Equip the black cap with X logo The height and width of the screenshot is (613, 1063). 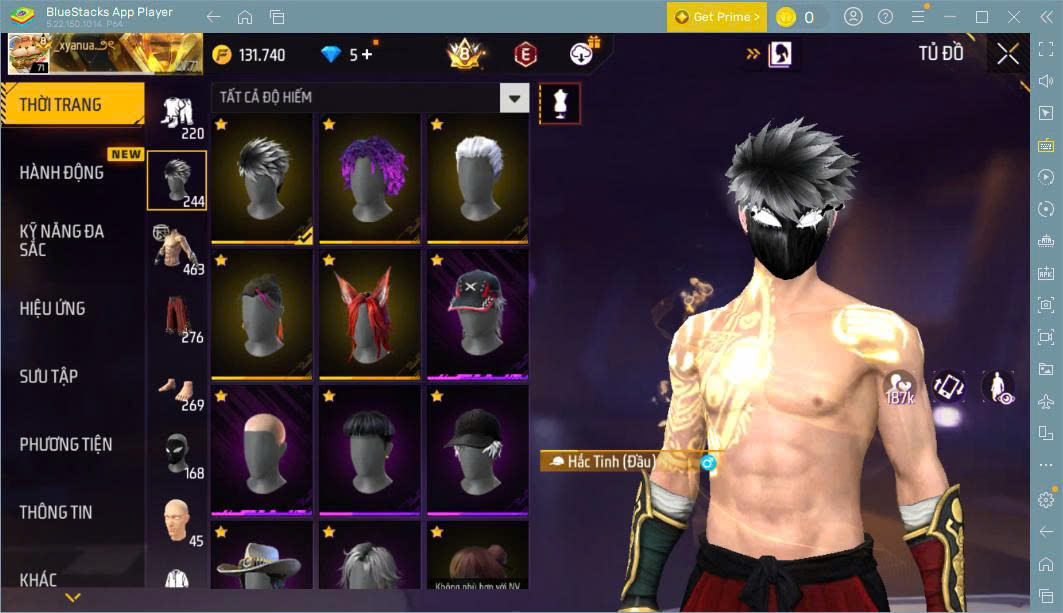click(477, 314)
